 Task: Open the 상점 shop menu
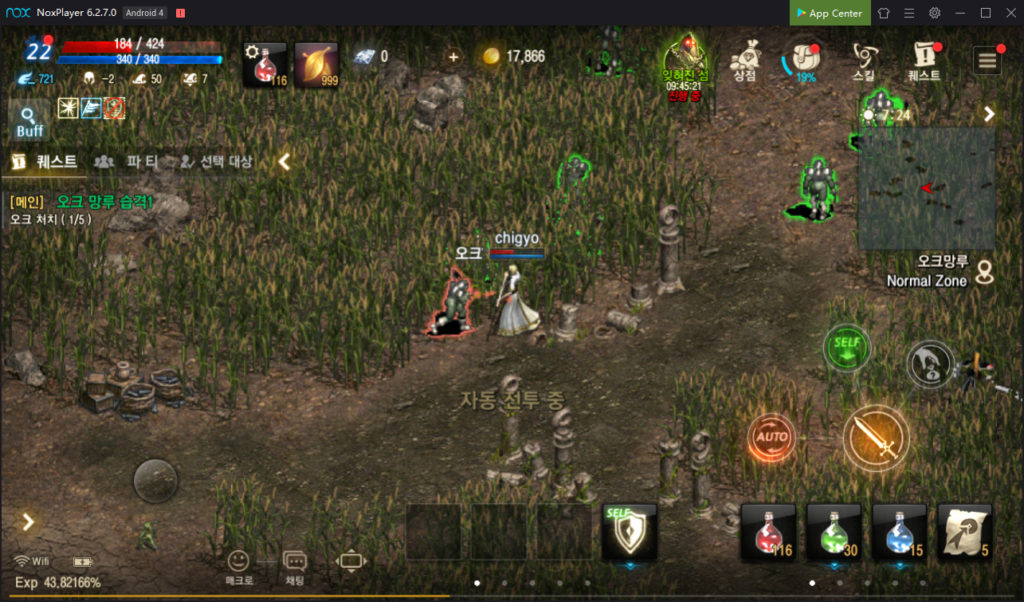click(743, 60)
